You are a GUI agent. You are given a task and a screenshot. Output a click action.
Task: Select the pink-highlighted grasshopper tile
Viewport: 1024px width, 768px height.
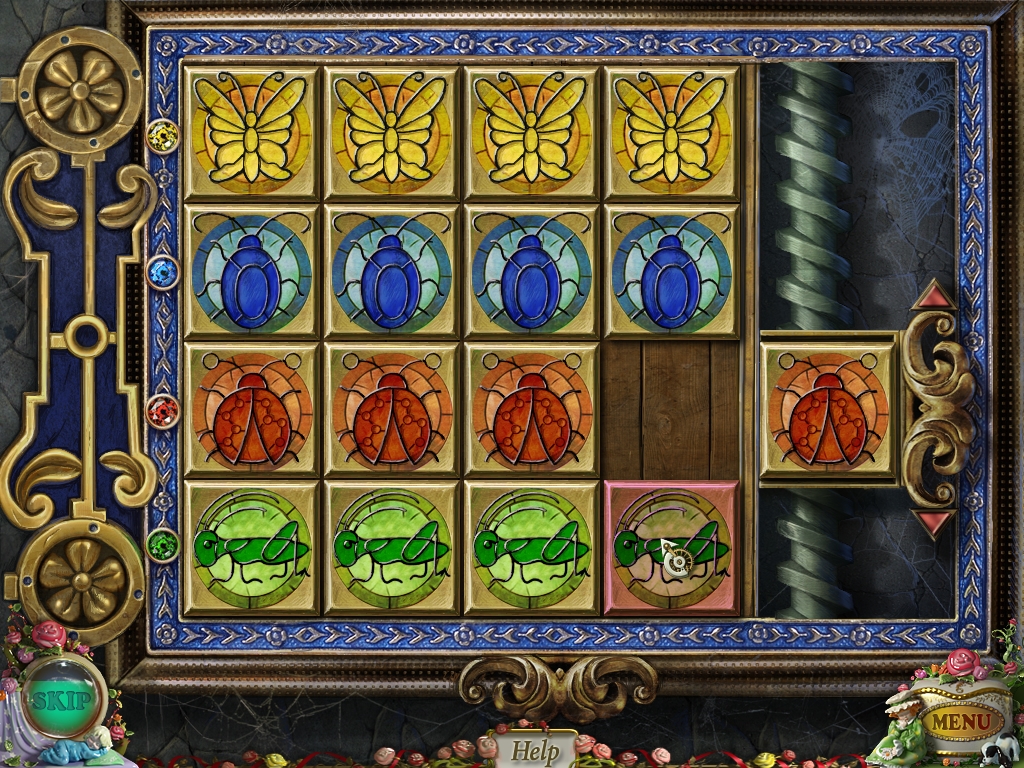tap(671, 547)
